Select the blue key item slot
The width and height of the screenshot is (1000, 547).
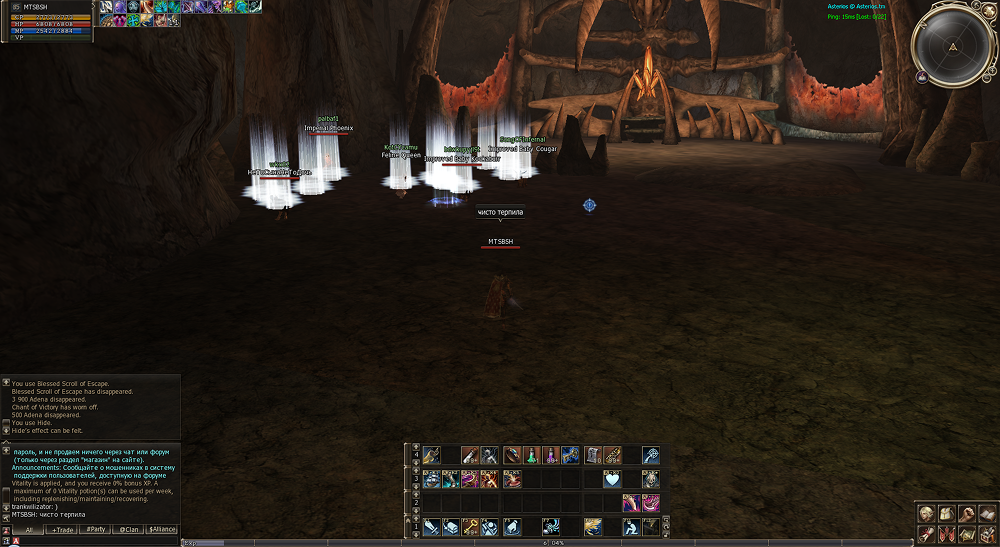pos(570,455)
